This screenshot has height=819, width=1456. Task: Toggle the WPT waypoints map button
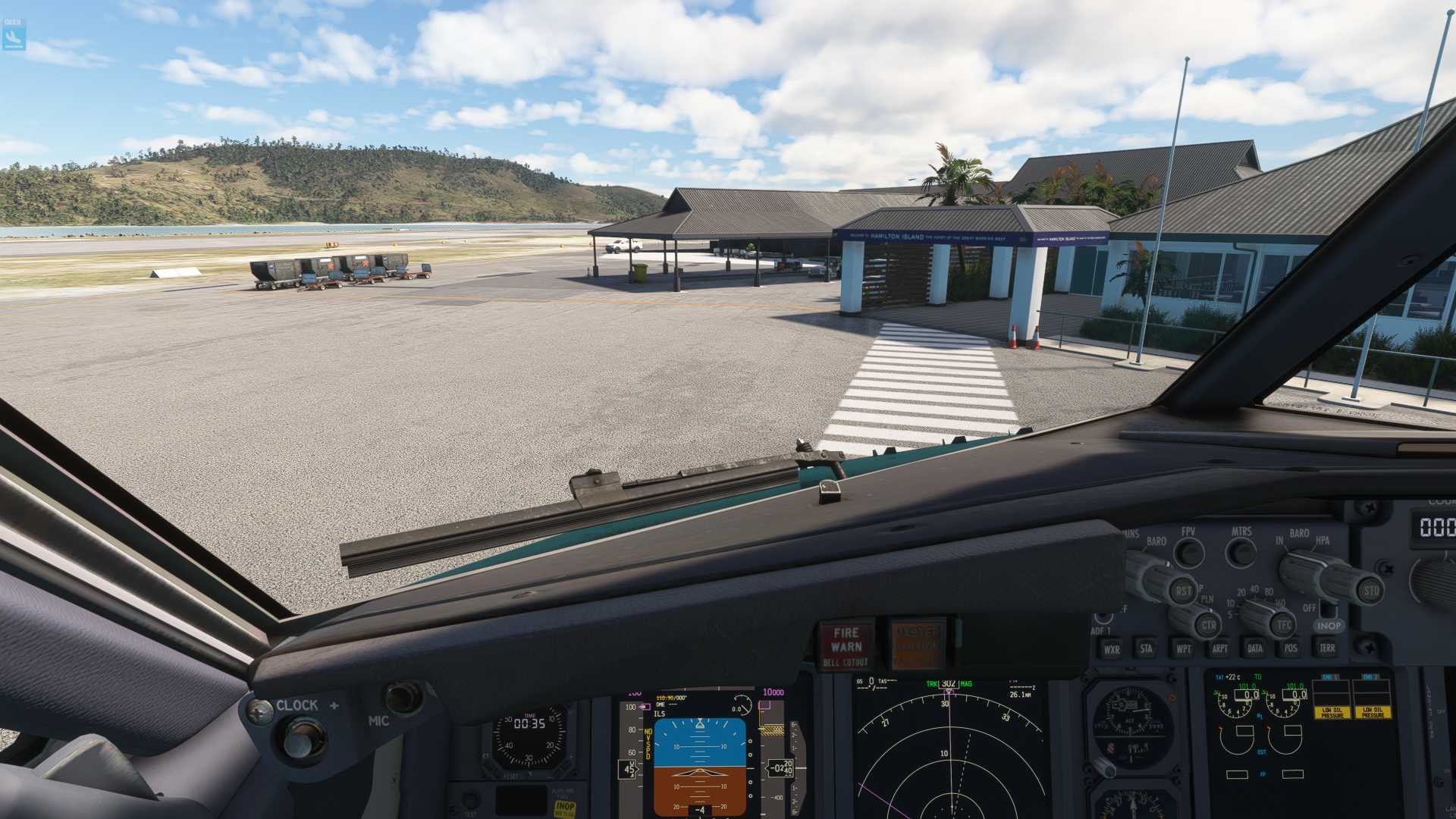pyautogui.click(x=1183, y=648)
